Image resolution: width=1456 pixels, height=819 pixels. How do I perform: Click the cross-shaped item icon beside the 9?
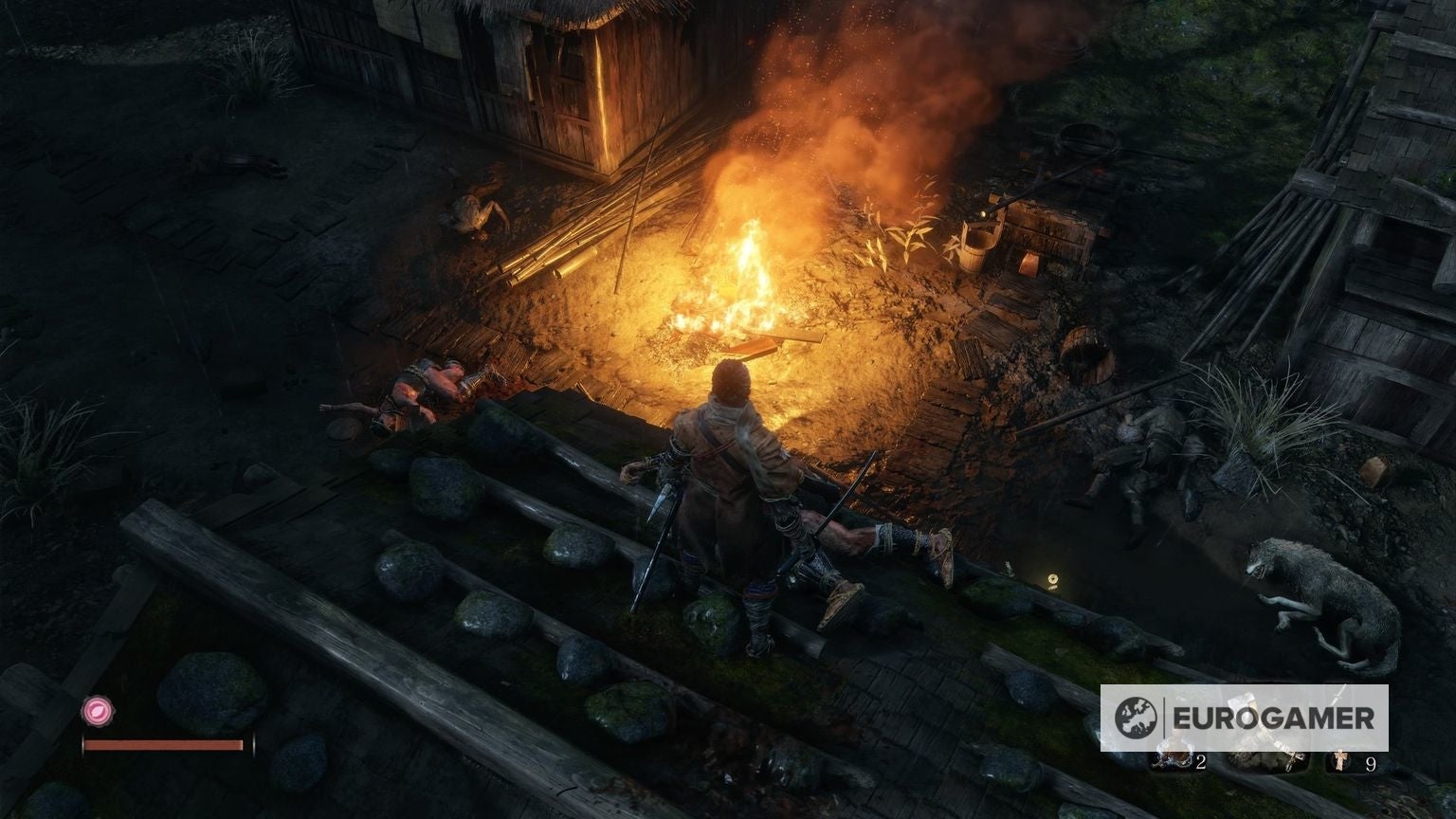(1340, 760)
